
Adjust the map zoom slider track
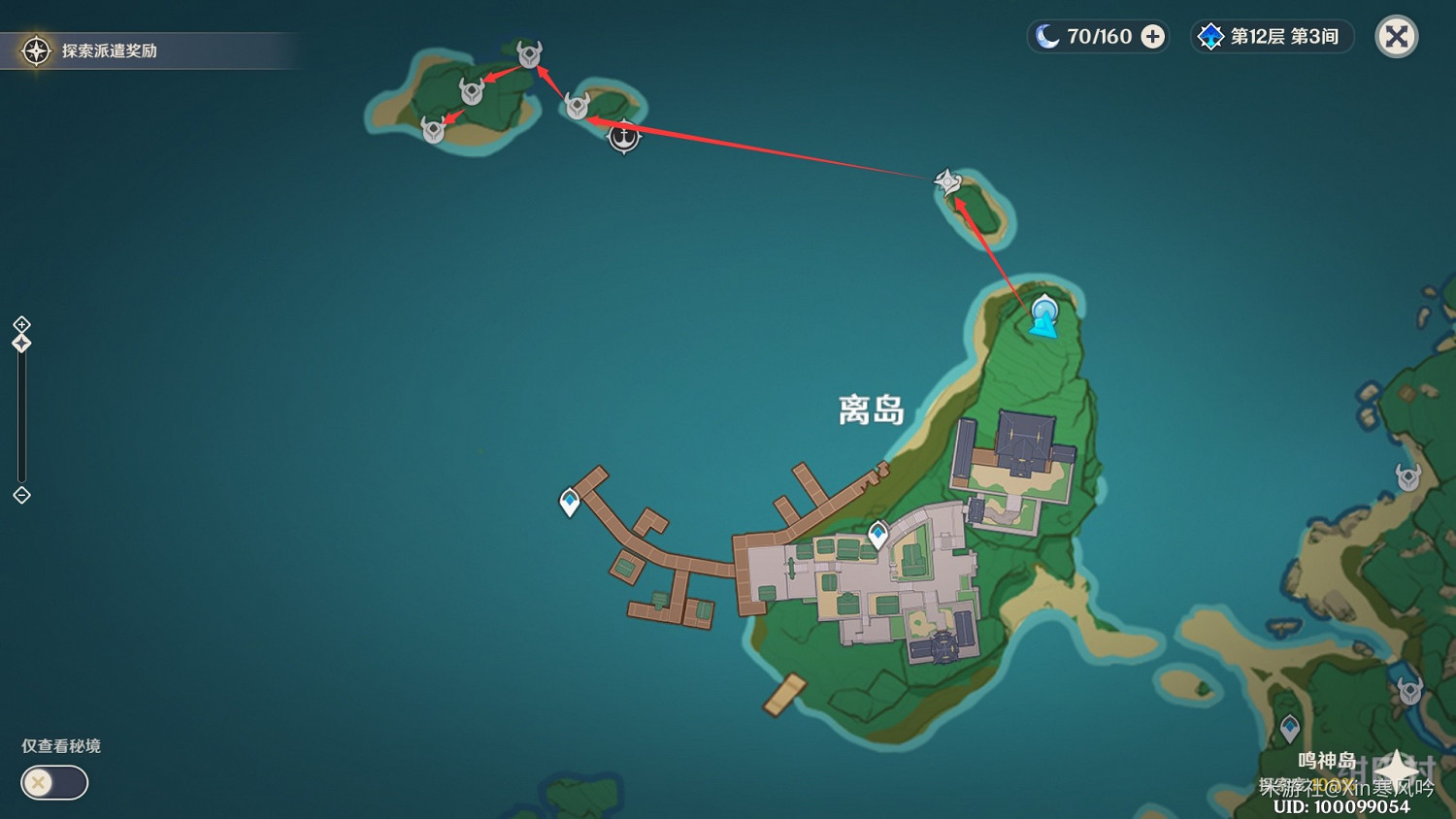pos(20,417)
